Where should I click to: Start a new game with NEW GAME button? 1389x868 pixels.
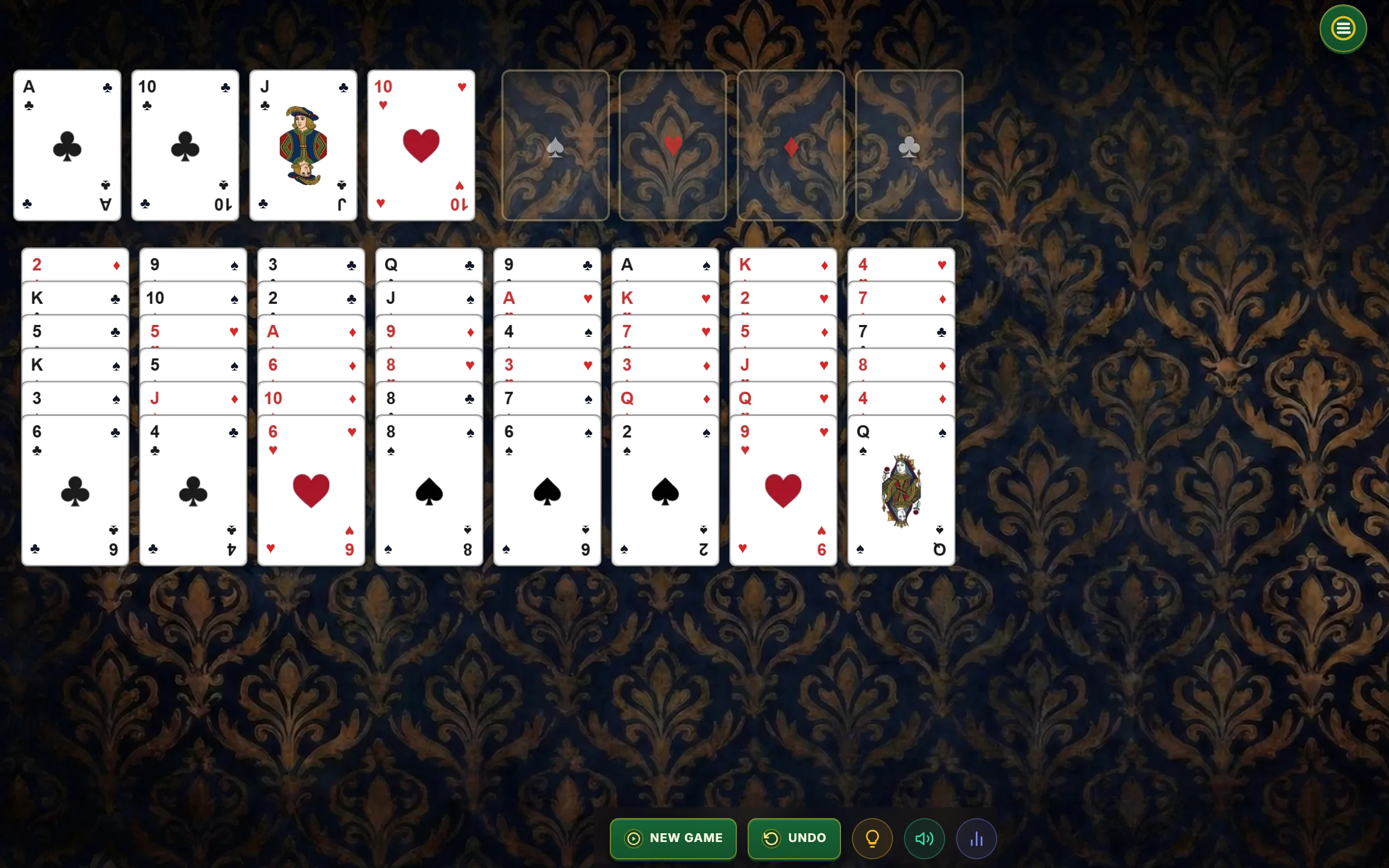673,838
